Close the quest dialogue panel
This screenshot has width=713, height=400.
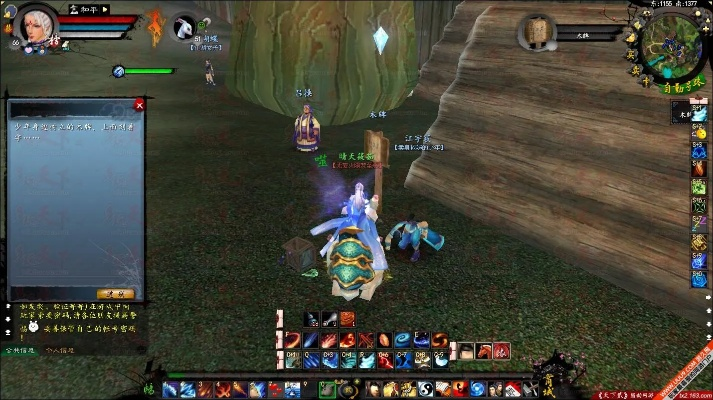[139, 104]
